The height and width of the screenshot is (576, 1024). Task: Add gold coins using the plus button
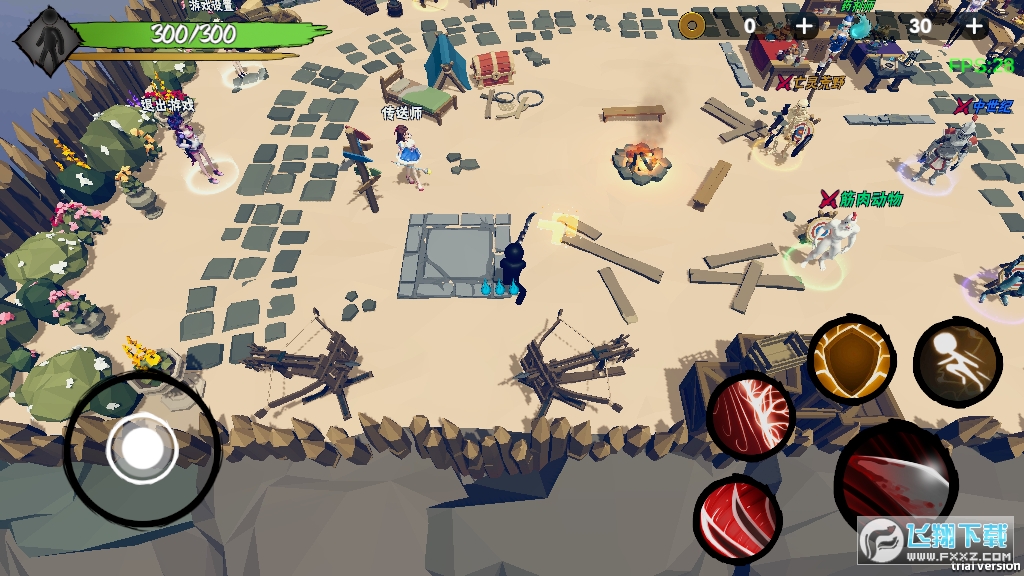(x=805, y=26)
